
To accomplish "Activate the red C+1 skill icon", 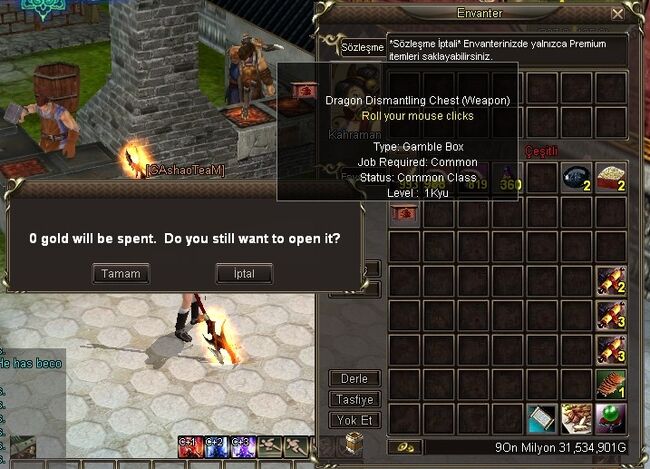I will pyautogui.click(x=187, y=447).
